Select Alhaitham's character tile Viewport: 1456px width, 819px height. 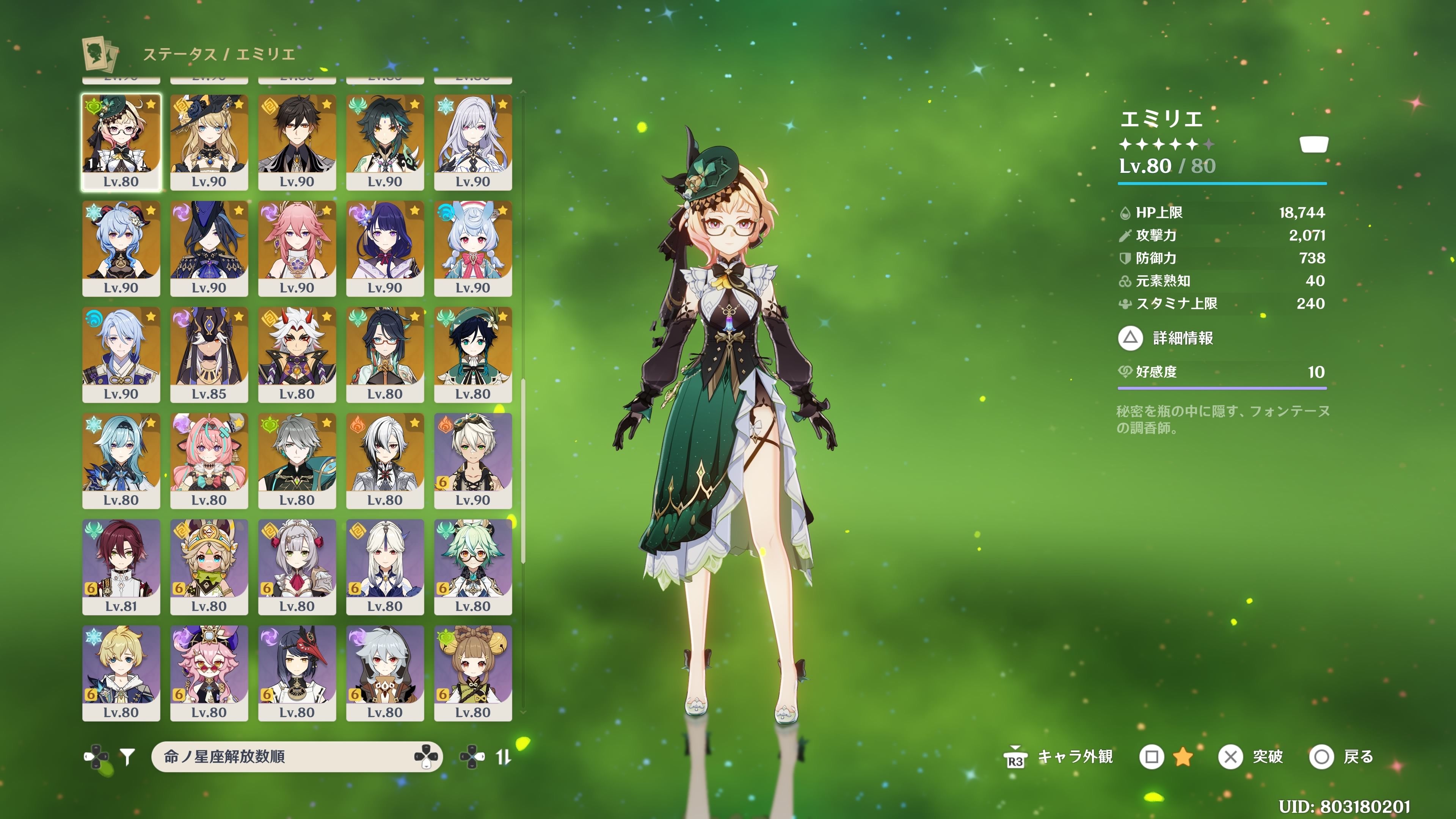tap(297, 461)
